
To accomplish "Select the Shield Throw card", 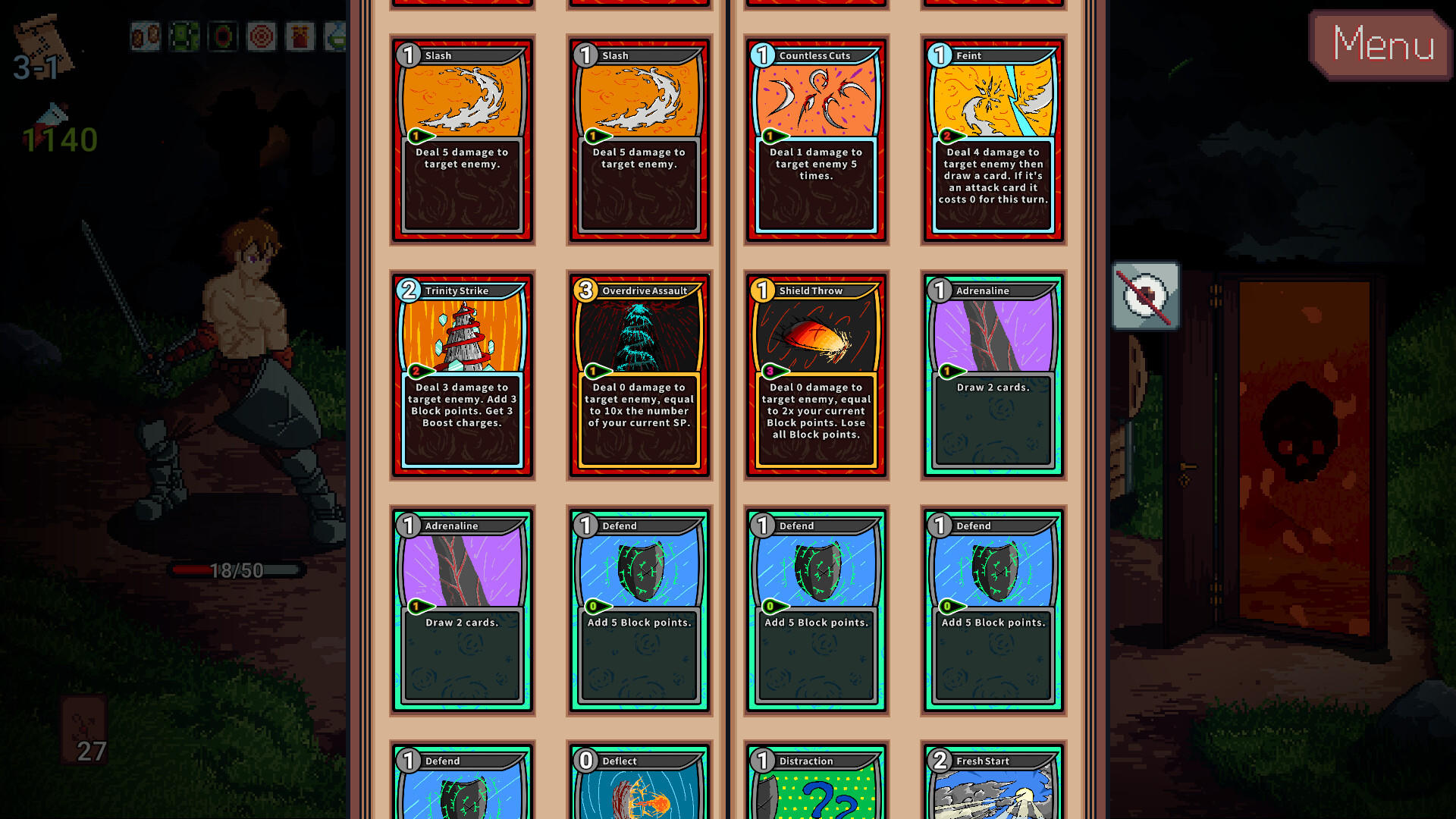I will pyautogui.click(x=815, y=375).
